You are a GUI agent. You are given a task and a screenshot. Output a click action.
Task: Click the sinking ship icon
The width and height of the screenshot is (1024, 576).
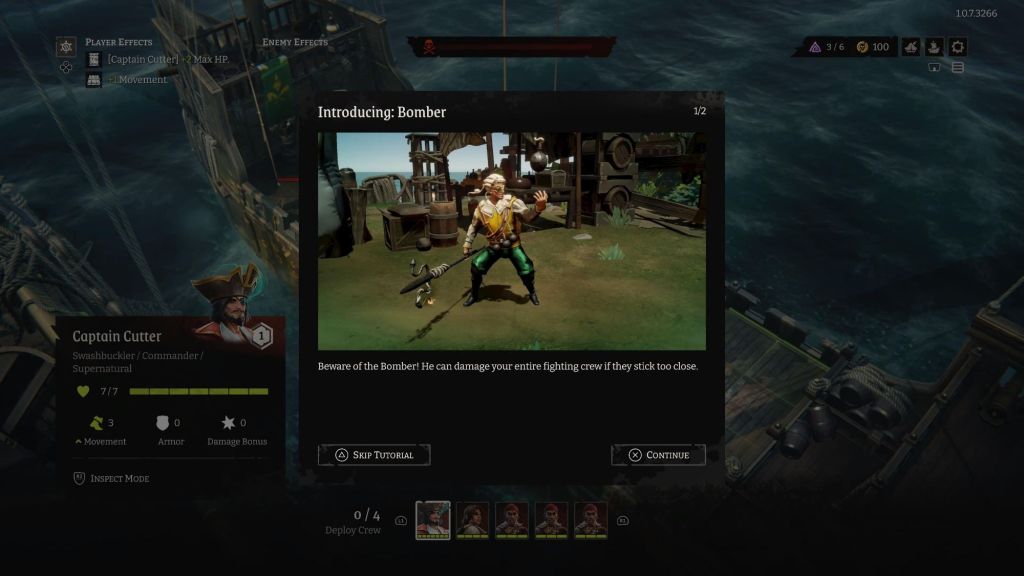[910, 47]
